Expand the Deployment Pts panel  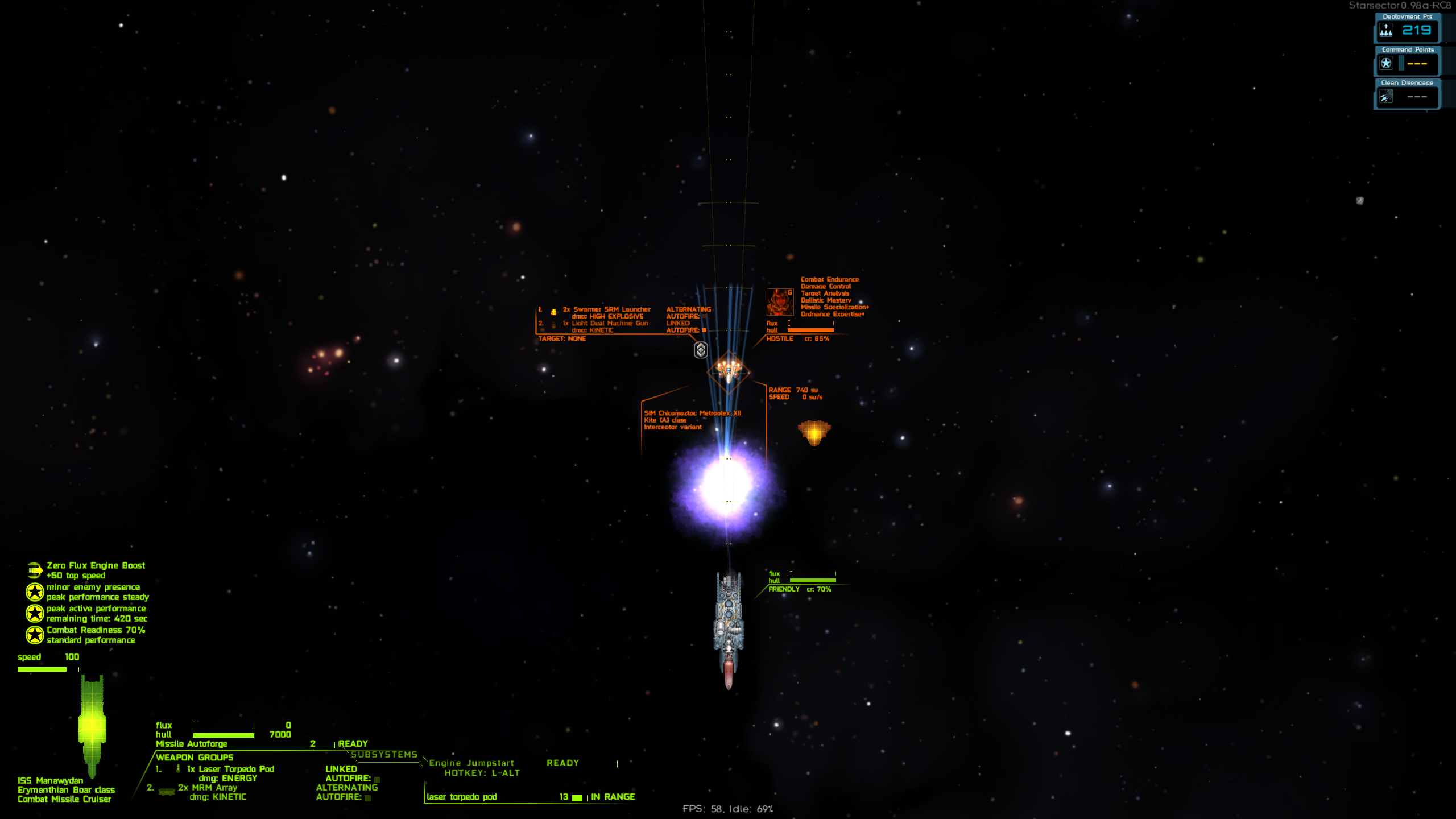[x=1408, y=17]
